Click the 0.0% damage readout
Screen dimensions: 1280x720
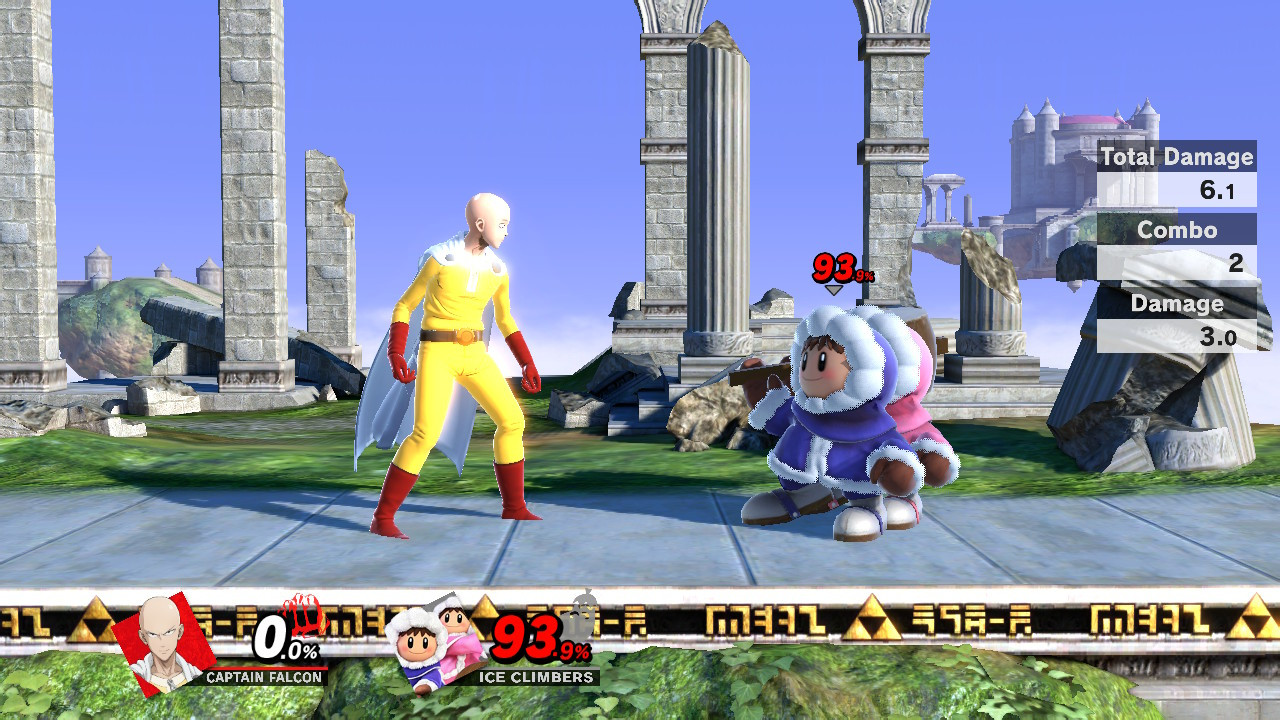(x=283, y=639)
